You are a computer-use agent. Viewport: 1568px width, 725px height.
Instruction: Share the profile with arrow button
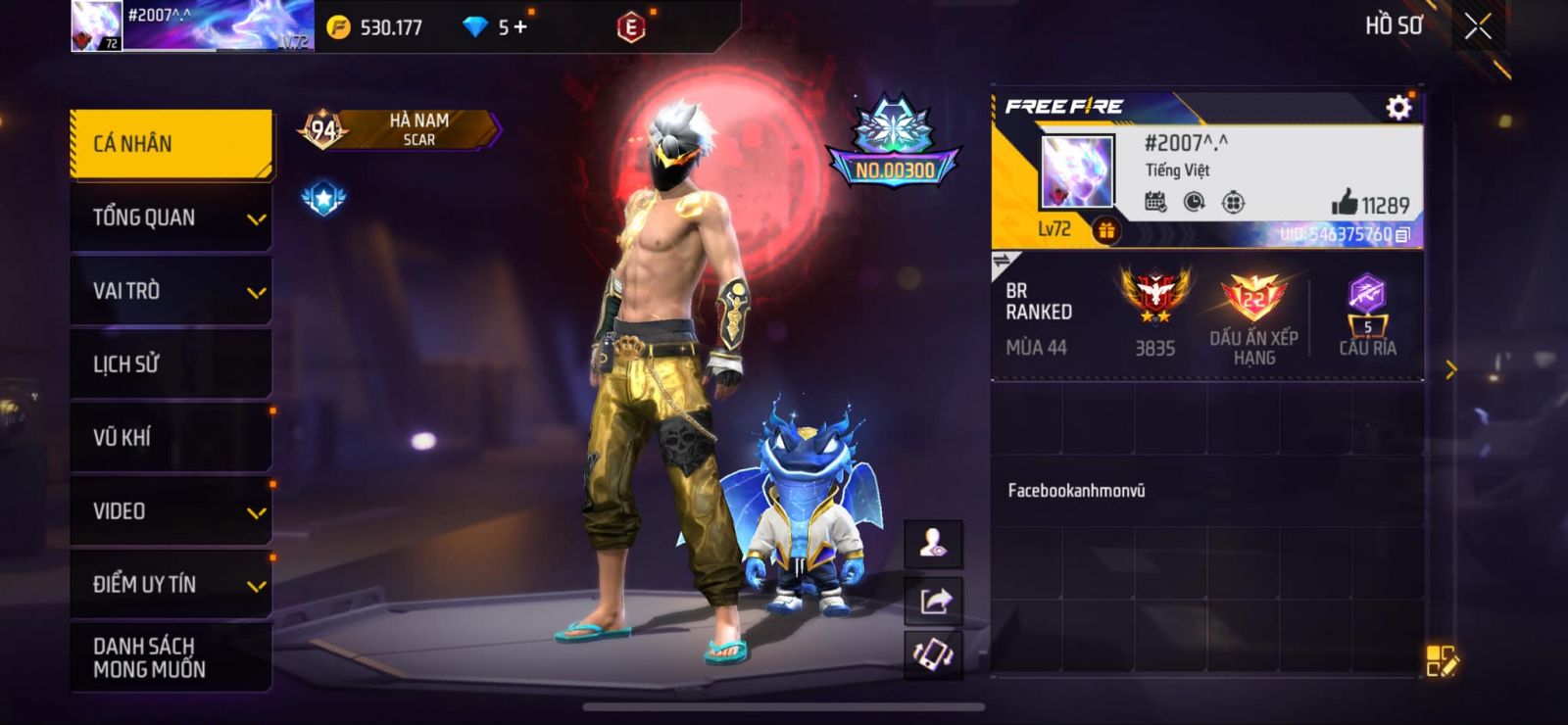coord(934,600)
